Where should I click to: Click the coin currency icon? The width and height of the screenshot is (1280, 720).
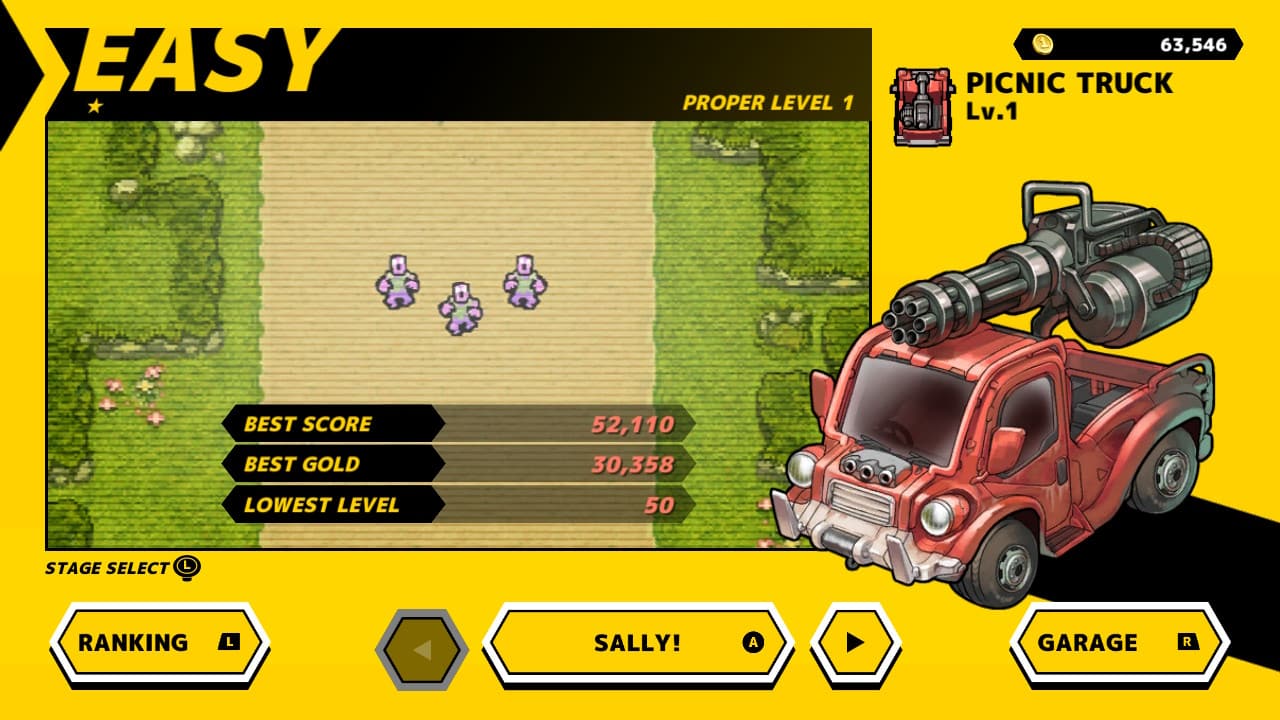tap(1043, 44)
